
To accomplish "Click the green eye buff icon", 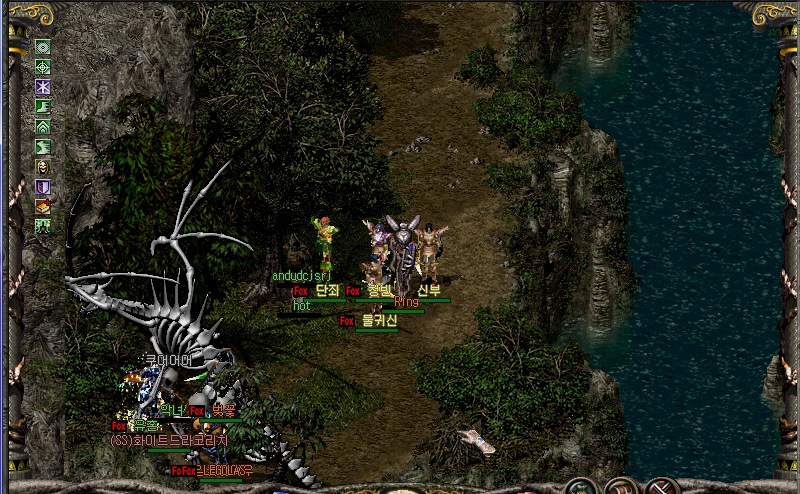I will (43, 46).
